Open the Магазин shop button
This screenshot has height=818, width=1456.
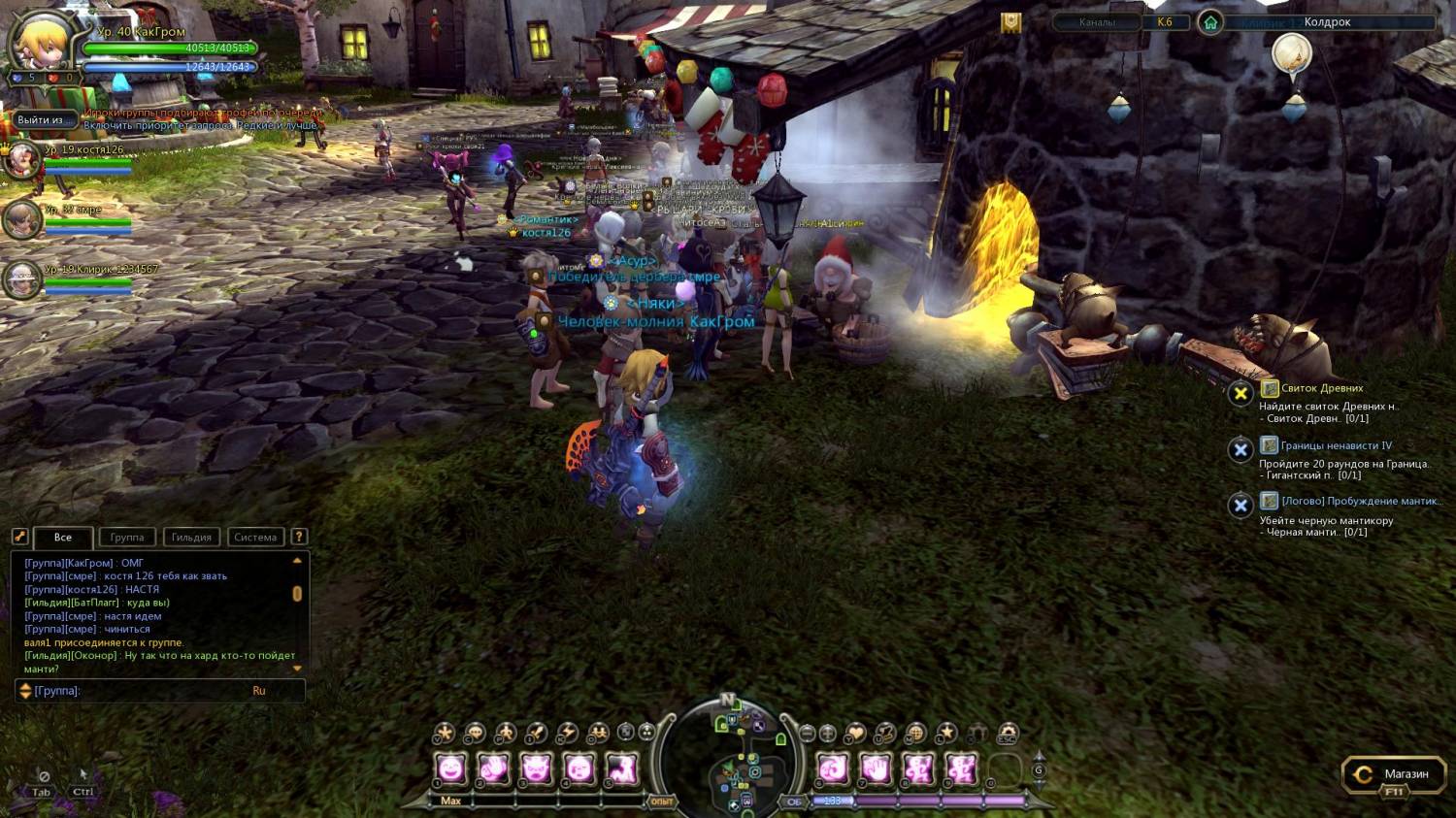click(1393, 774)
